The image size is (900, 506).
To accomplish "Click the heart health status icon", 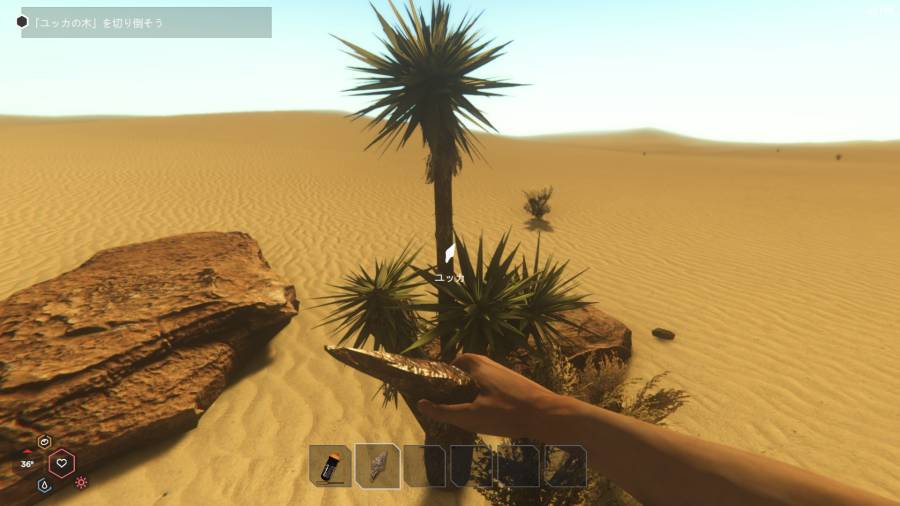I will tap(62, 462).
